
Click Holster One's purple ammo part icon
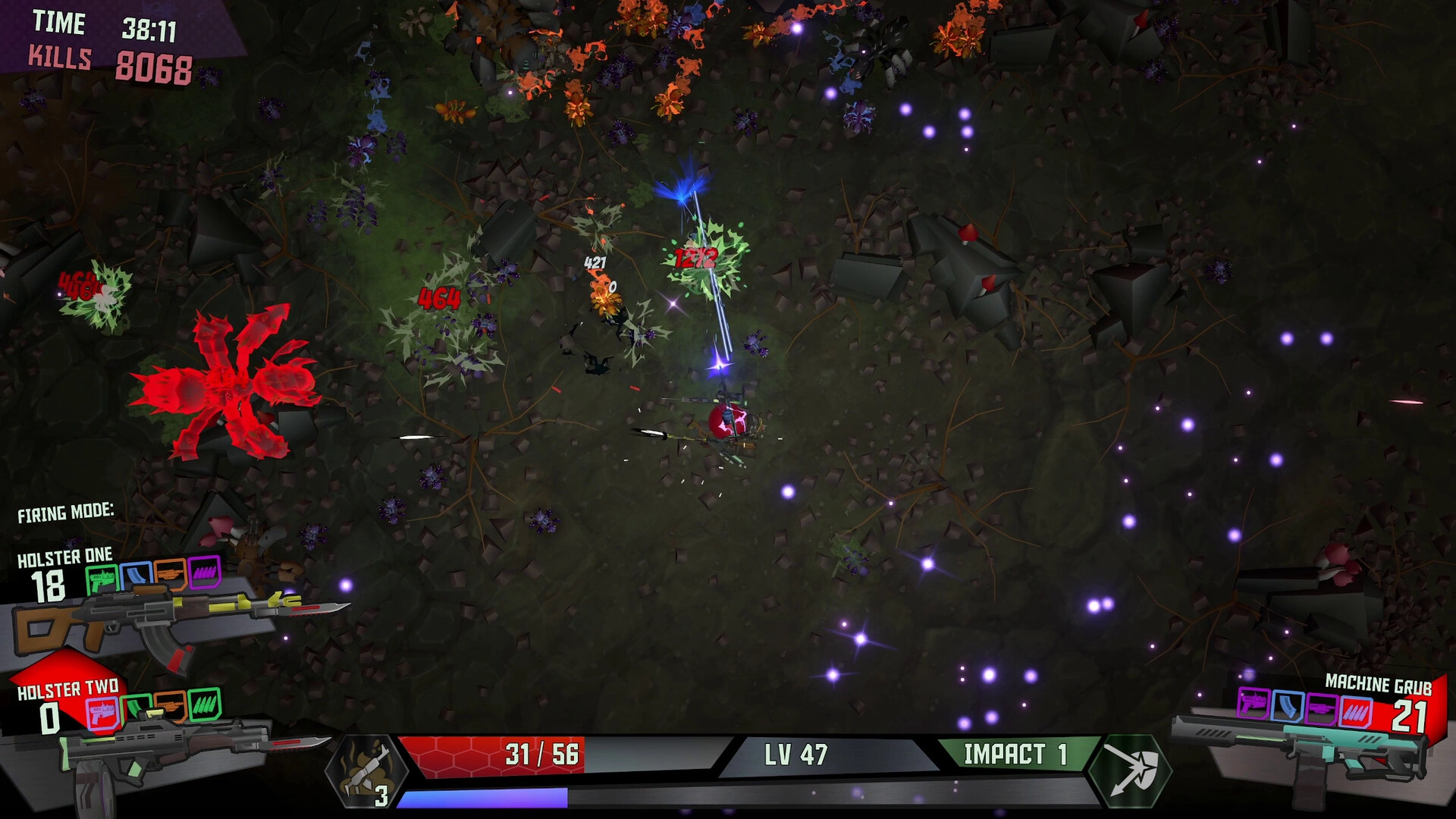pyautogui.click(x=203, y=574)
